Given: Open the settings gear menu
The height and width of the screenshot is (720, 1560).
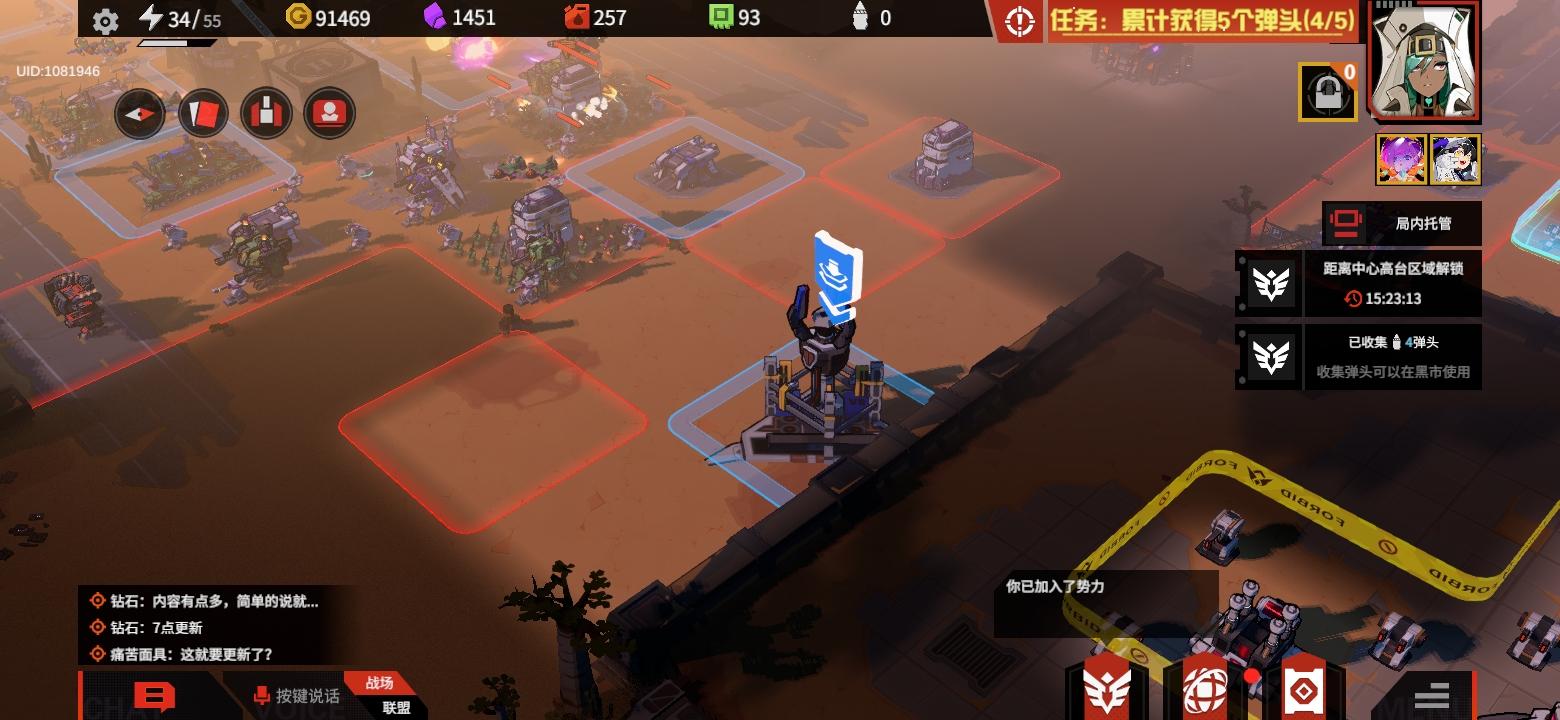Looking at the screenshot, I should 106,17.
